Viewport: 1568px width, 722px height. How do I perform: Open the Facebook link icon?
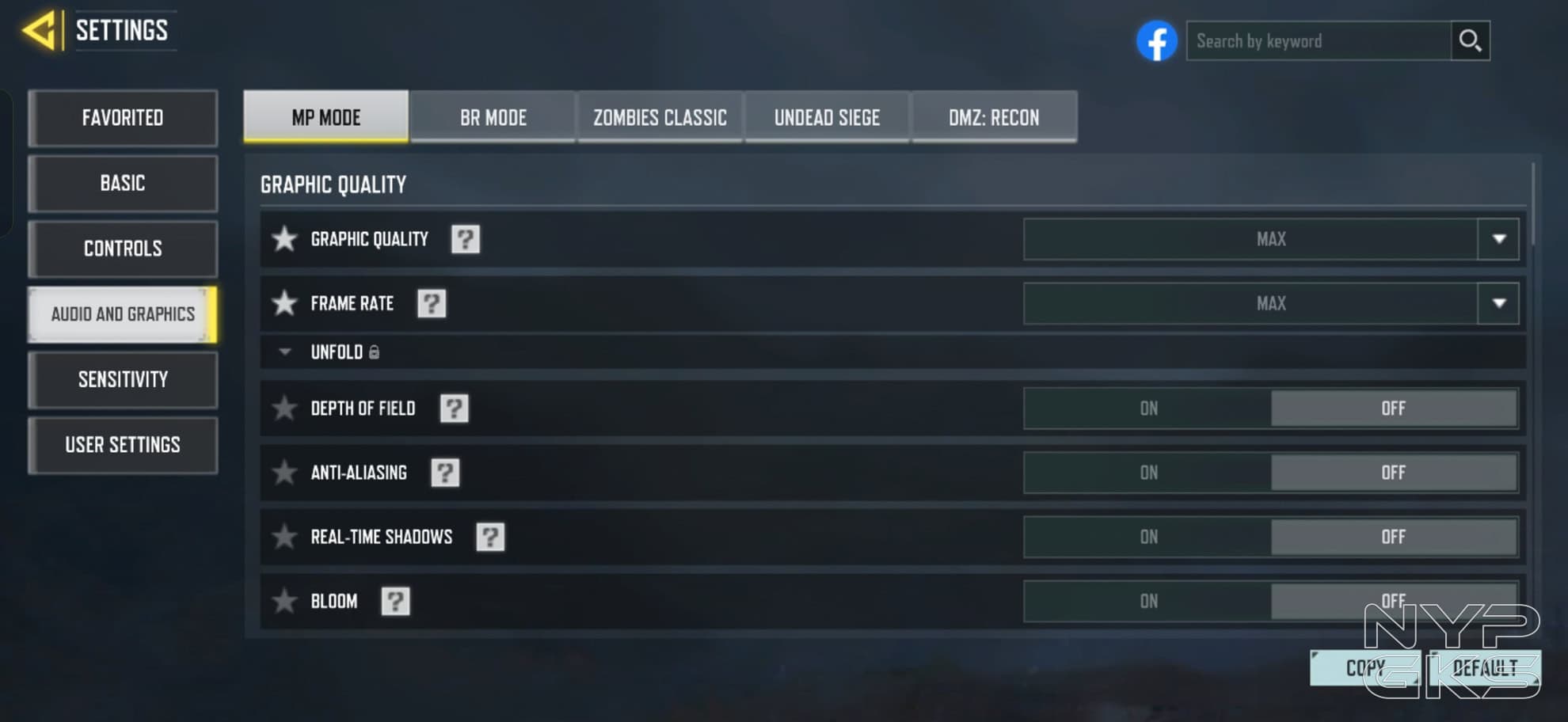[x=1156, y=41]
